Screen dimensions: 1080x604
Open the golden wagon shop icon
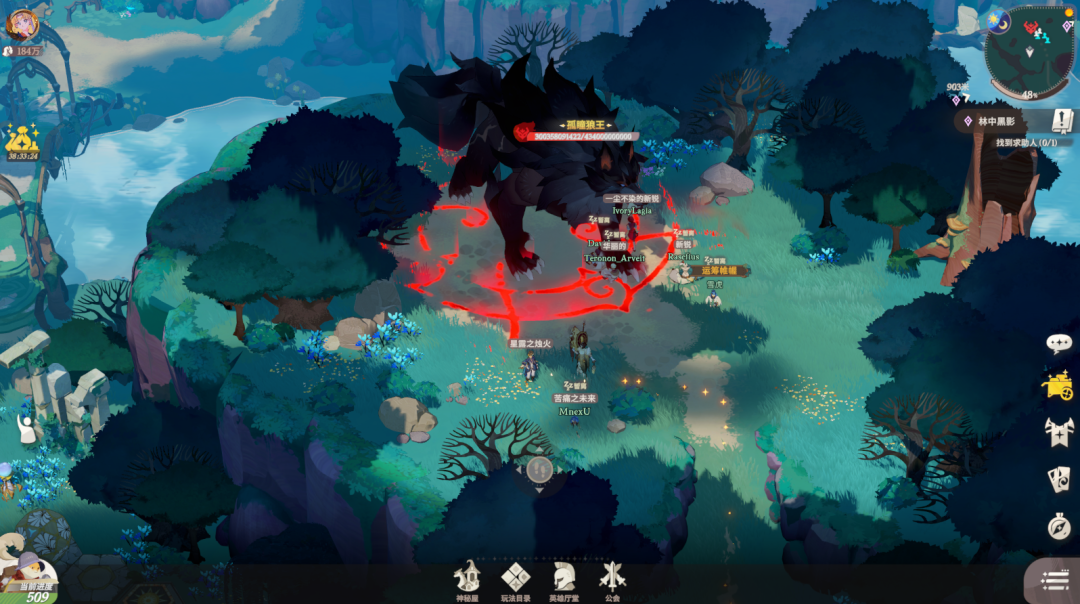point(1058,386)
